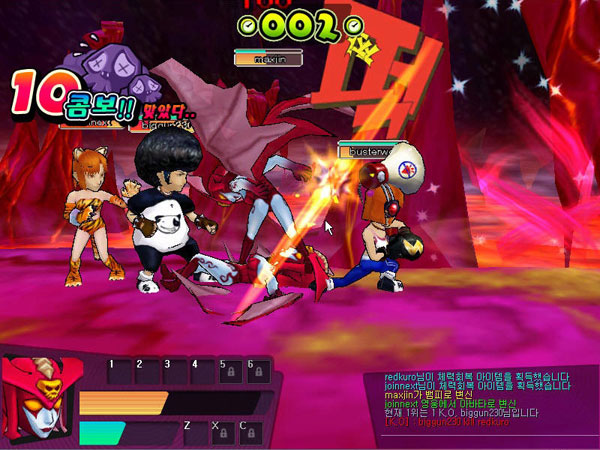600x450 pixels.
Task: Select item slot number 1
Action: (x=120, y=372)
